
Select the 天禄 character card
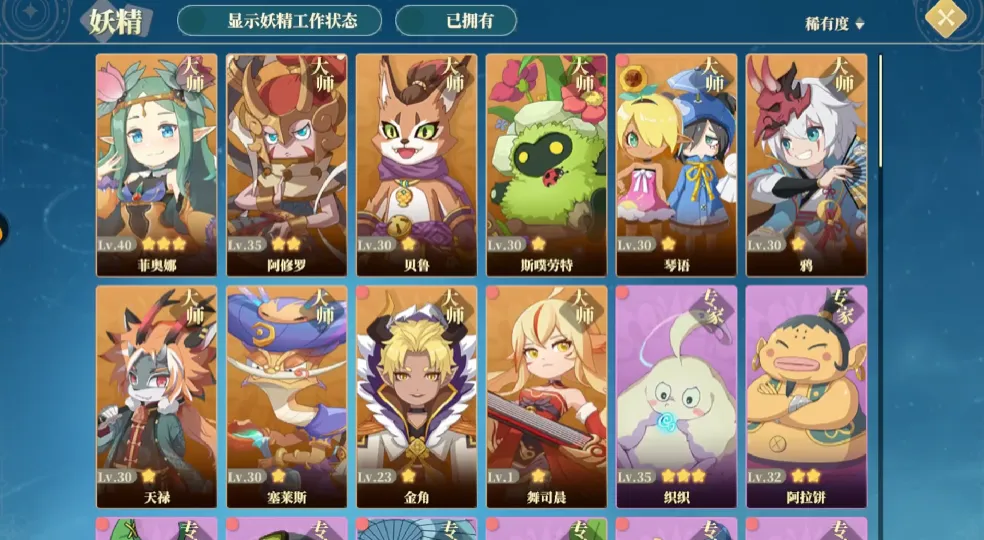click(x=156, y=397)
